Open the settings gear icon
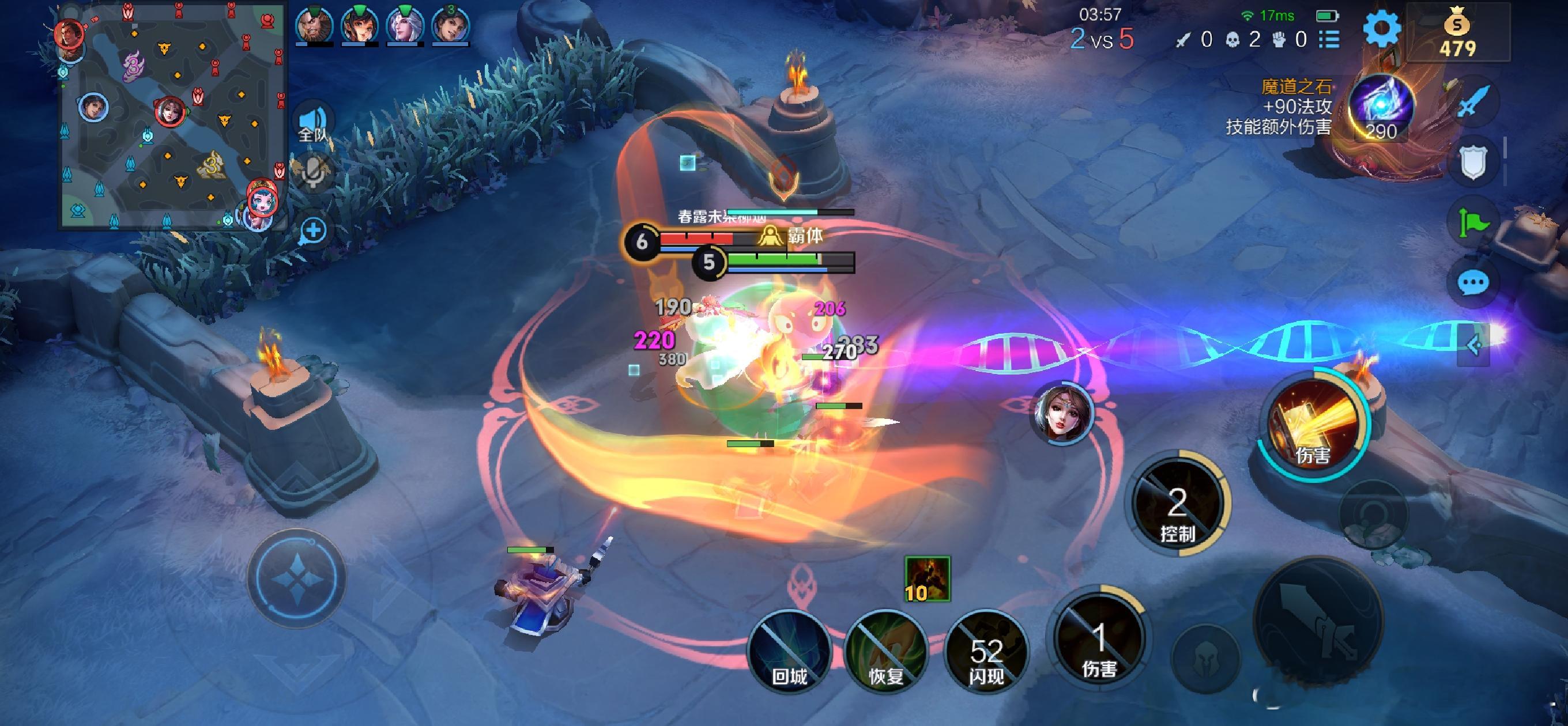 coord(1381,28)
